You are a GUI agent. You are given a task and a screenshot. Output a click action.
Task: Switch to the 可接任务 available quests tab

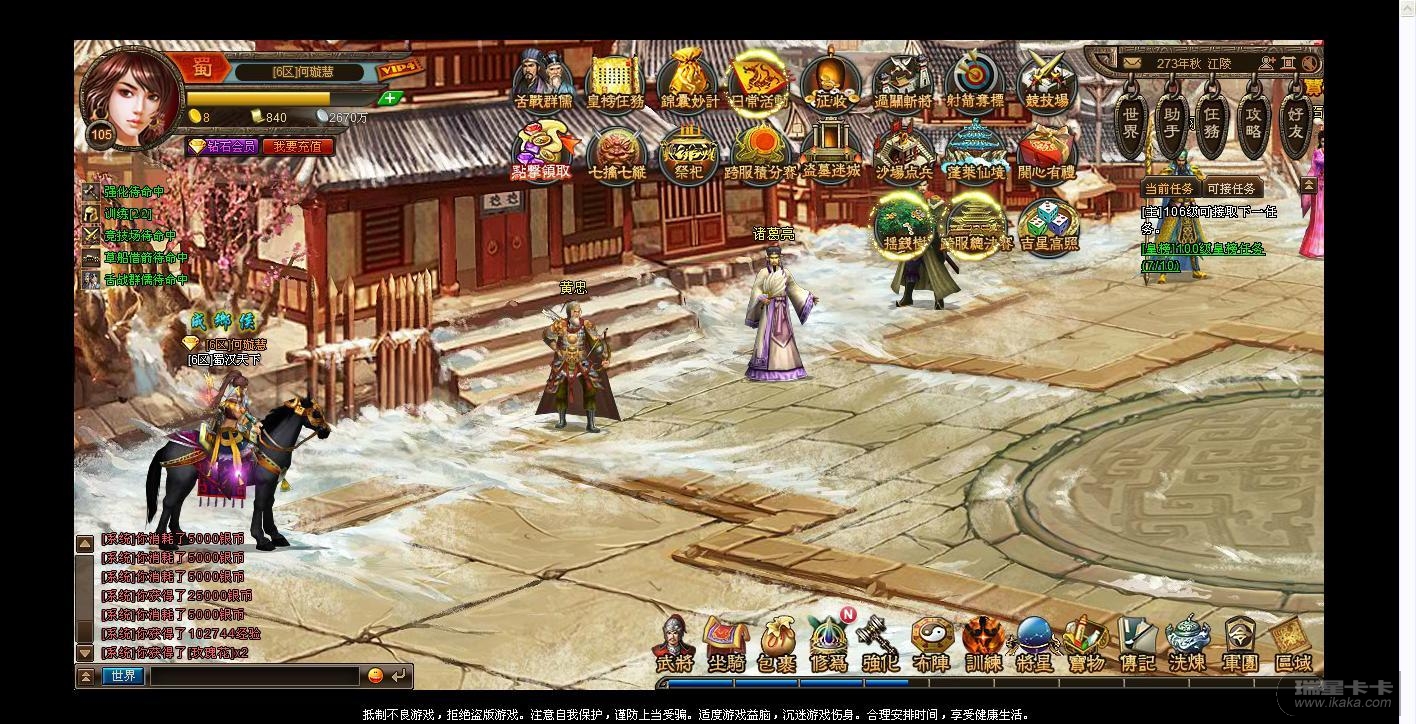pyautogui.click(x=1231, y=189)
